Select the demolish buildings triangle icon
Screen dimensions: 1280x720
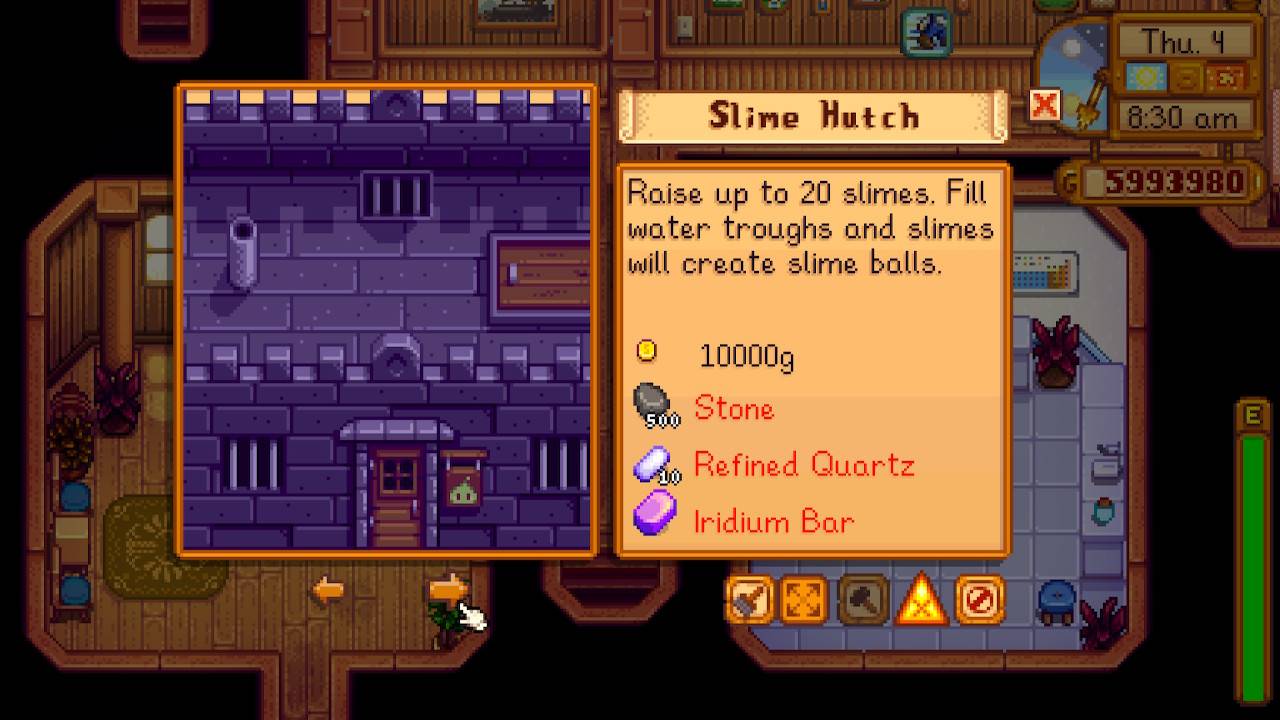[921, 599]
